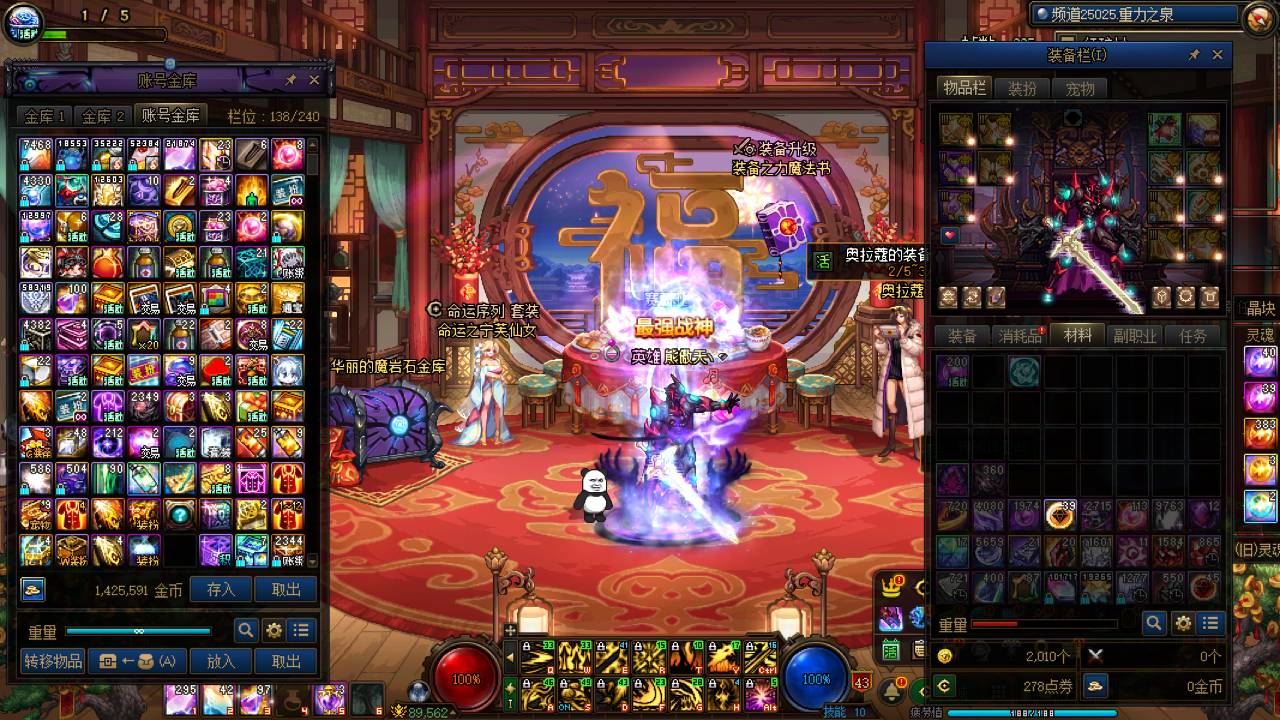Click the 放入 button in the vault
Screen dimensions: 1280x720
pos(221,661)
